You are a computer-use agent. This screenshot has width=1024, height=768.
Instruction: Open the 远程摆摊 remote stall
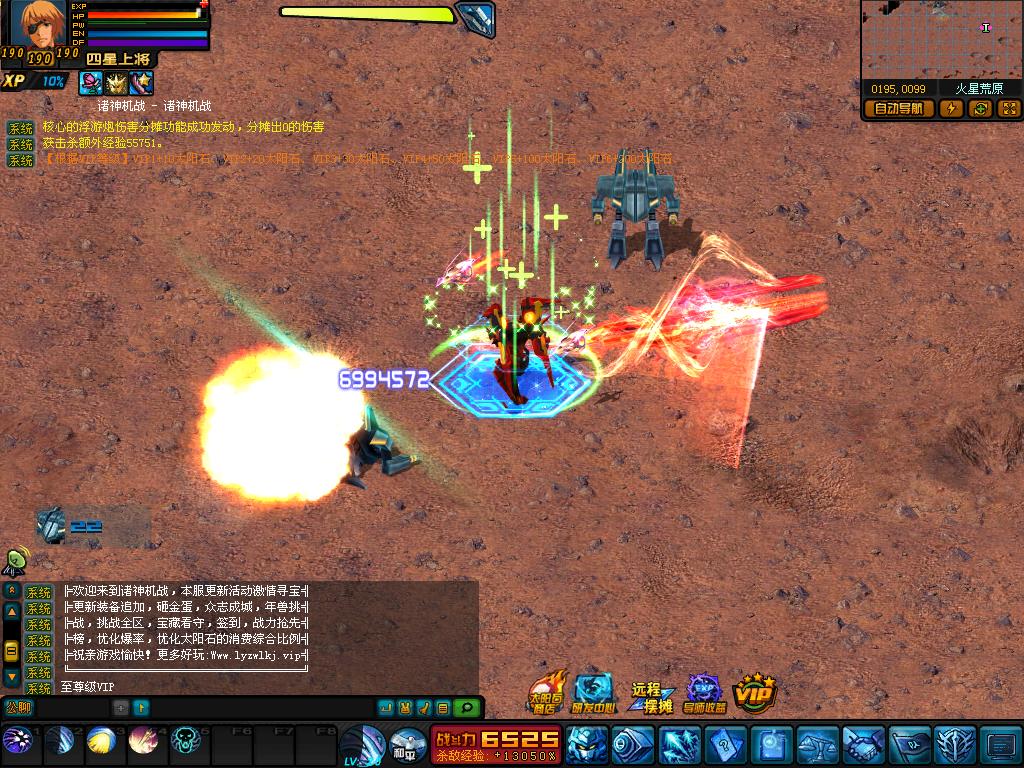(x=650, y=695)
